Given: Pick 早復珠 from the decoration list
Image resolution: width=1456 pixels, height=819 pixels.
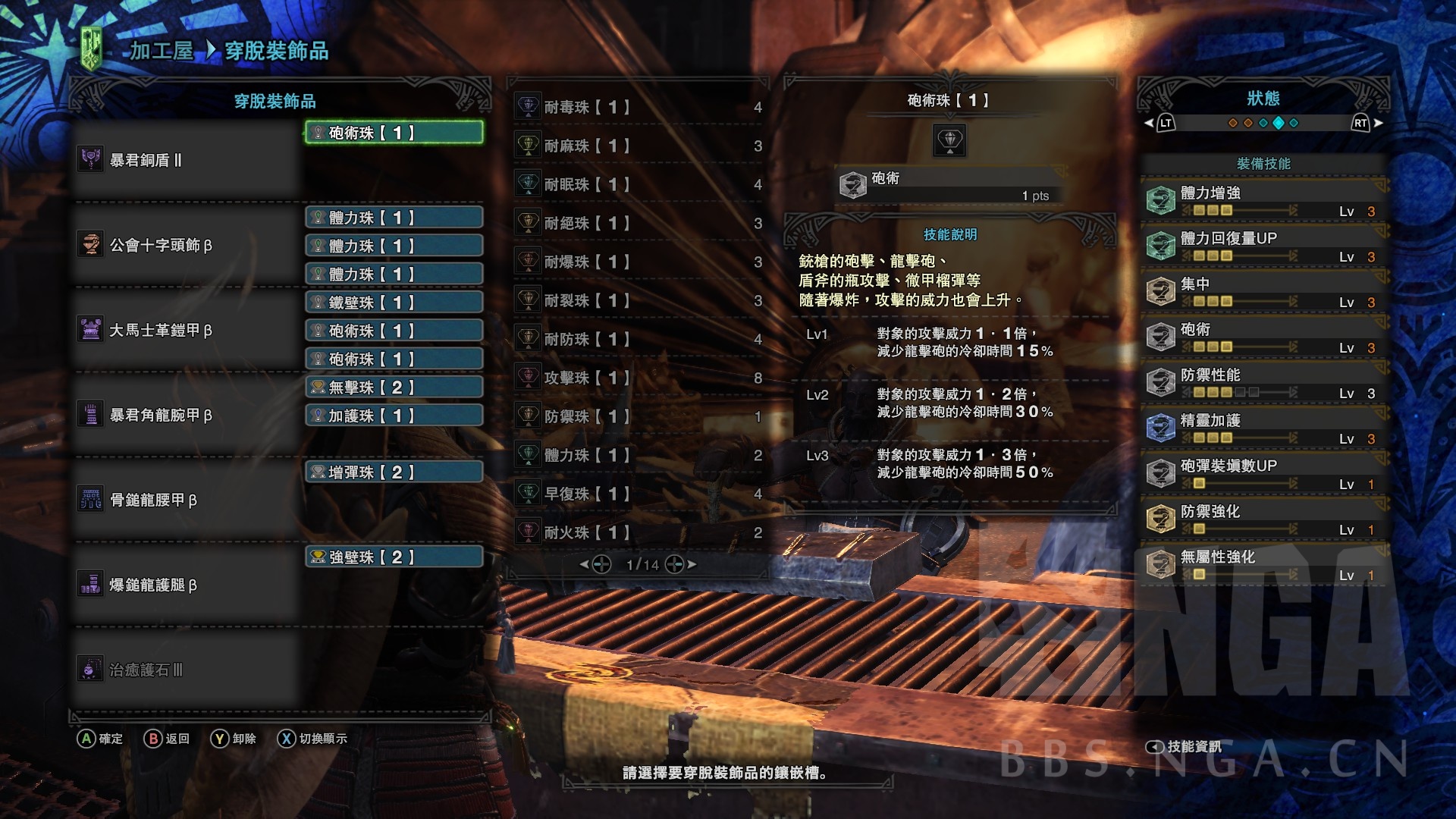Looking at the screenshot, I should point(639,494).
